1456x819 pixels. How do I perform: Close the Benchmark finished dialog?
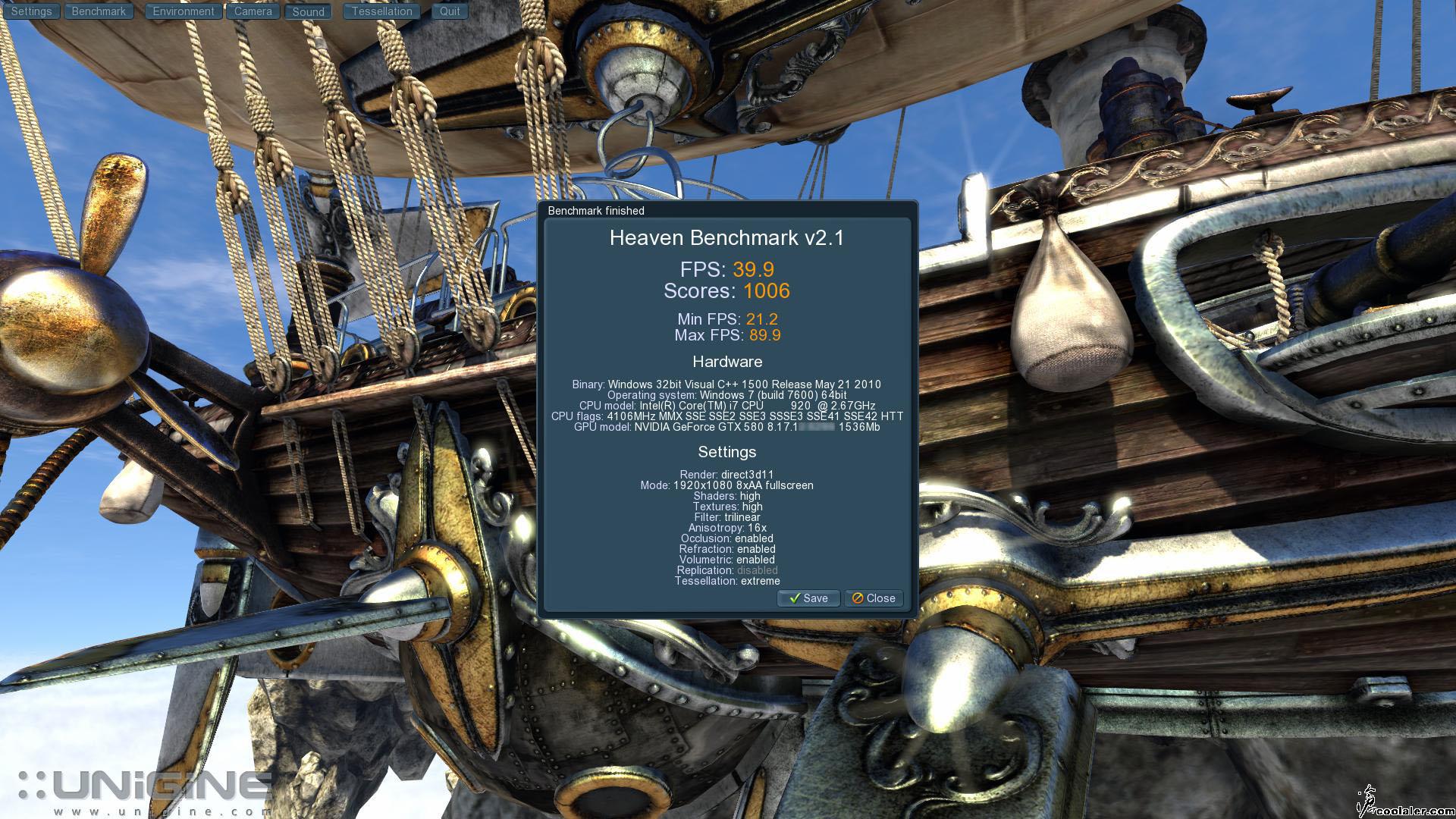[x=874, y=598]
